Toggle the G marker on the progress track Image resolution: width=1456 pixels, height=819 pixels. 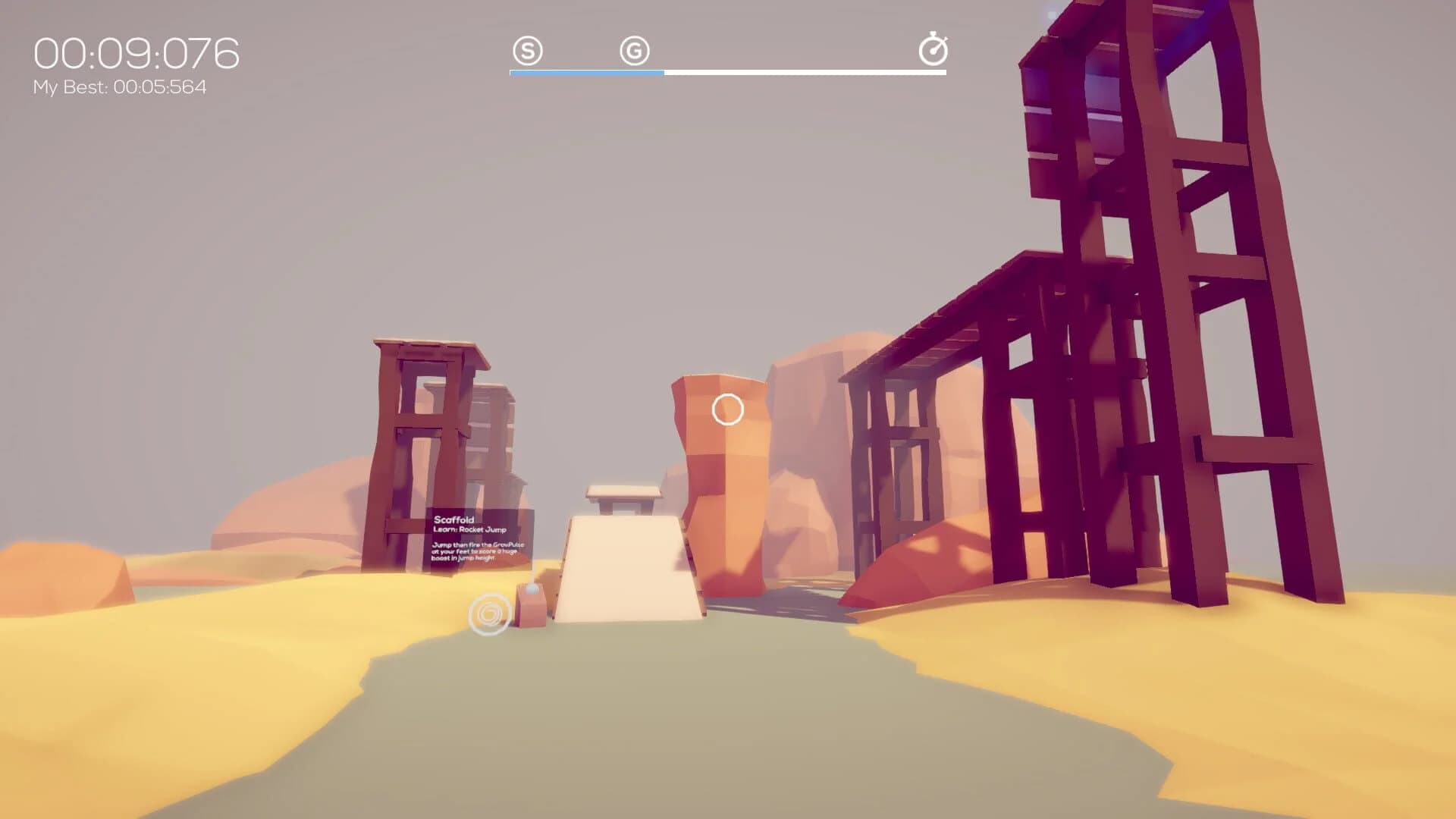tap(634, 51)
